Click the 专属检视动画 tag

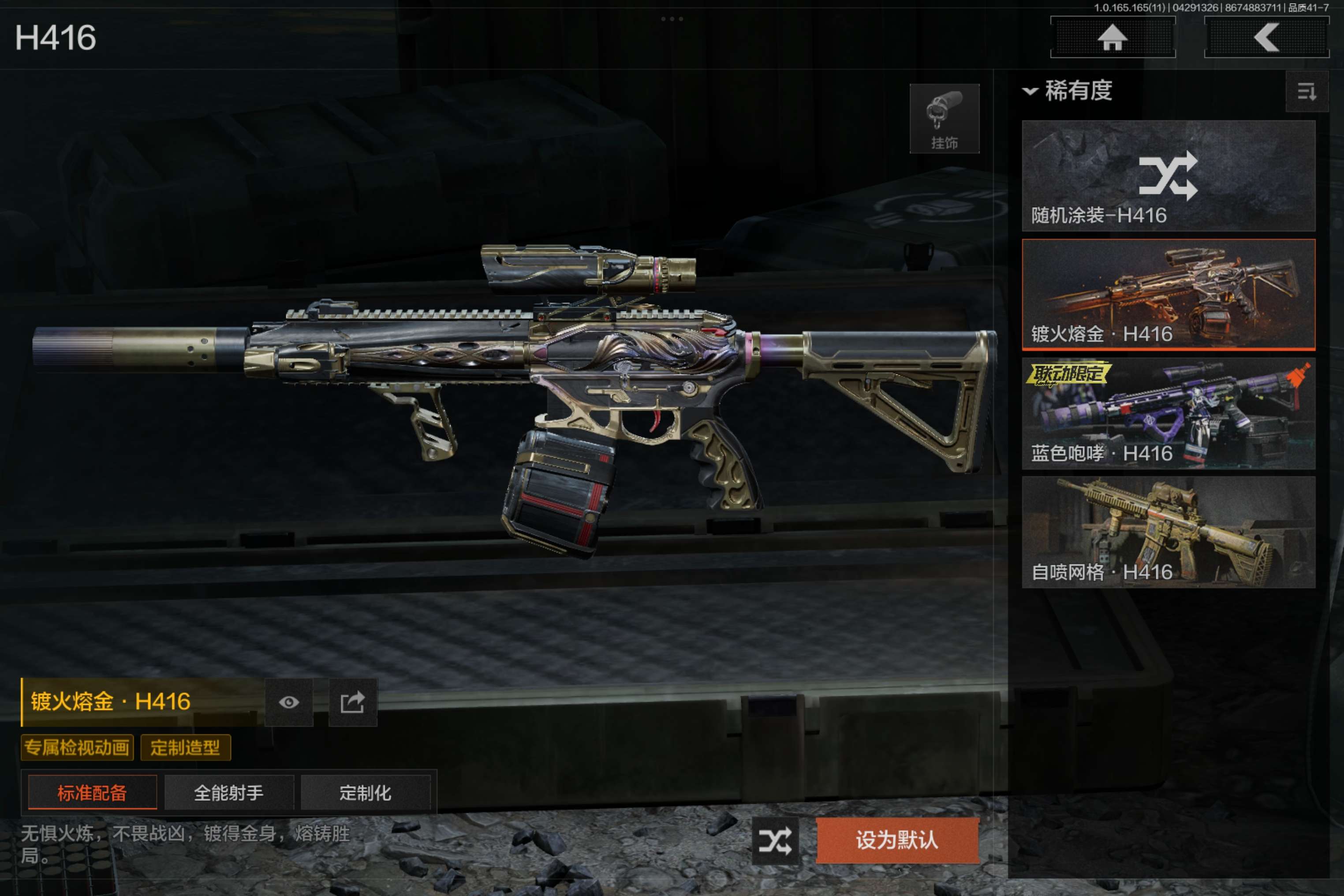click(77, 747)
